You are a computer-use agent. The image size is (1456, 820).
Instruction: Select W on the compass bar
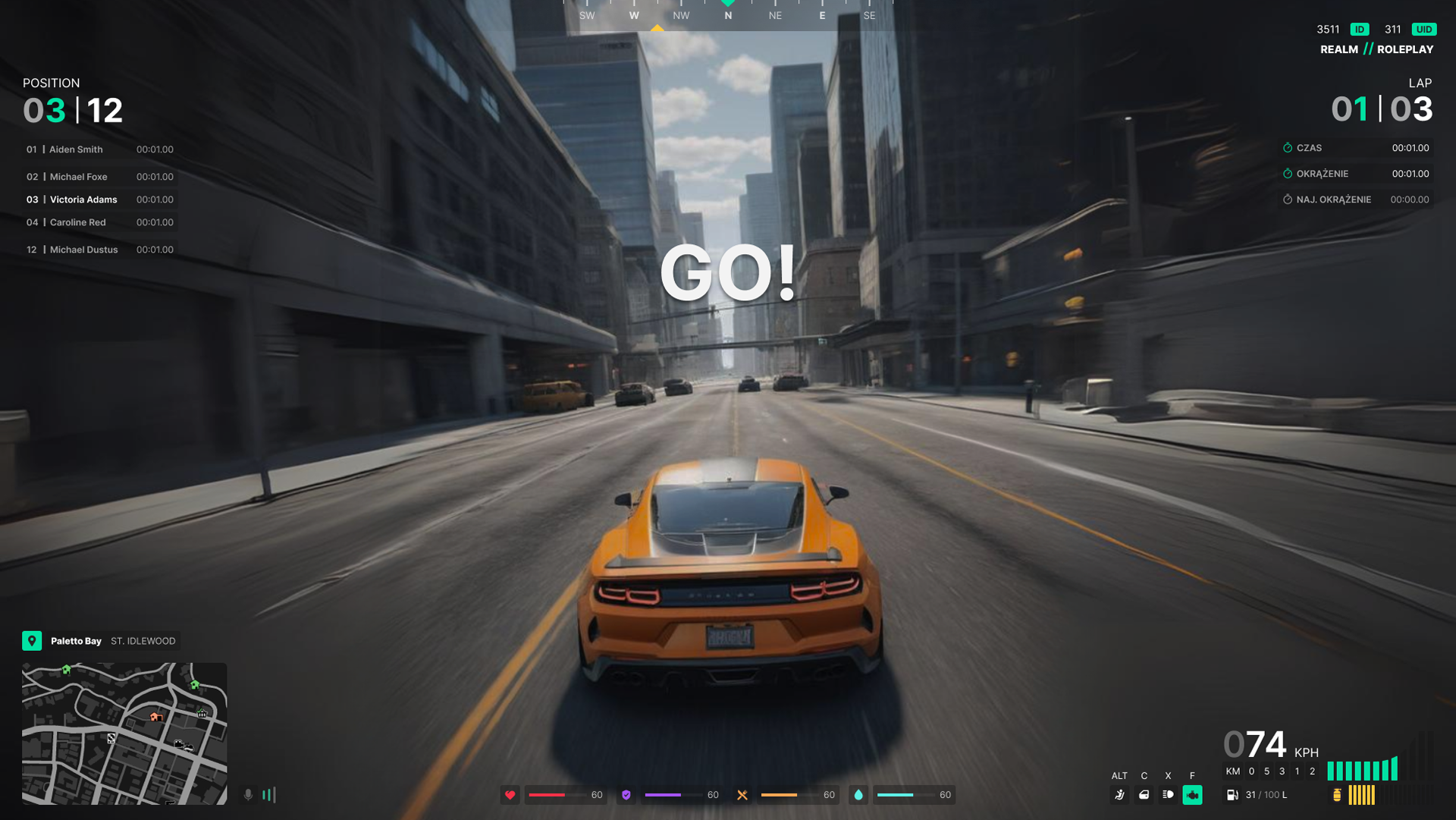click(634, 14)
